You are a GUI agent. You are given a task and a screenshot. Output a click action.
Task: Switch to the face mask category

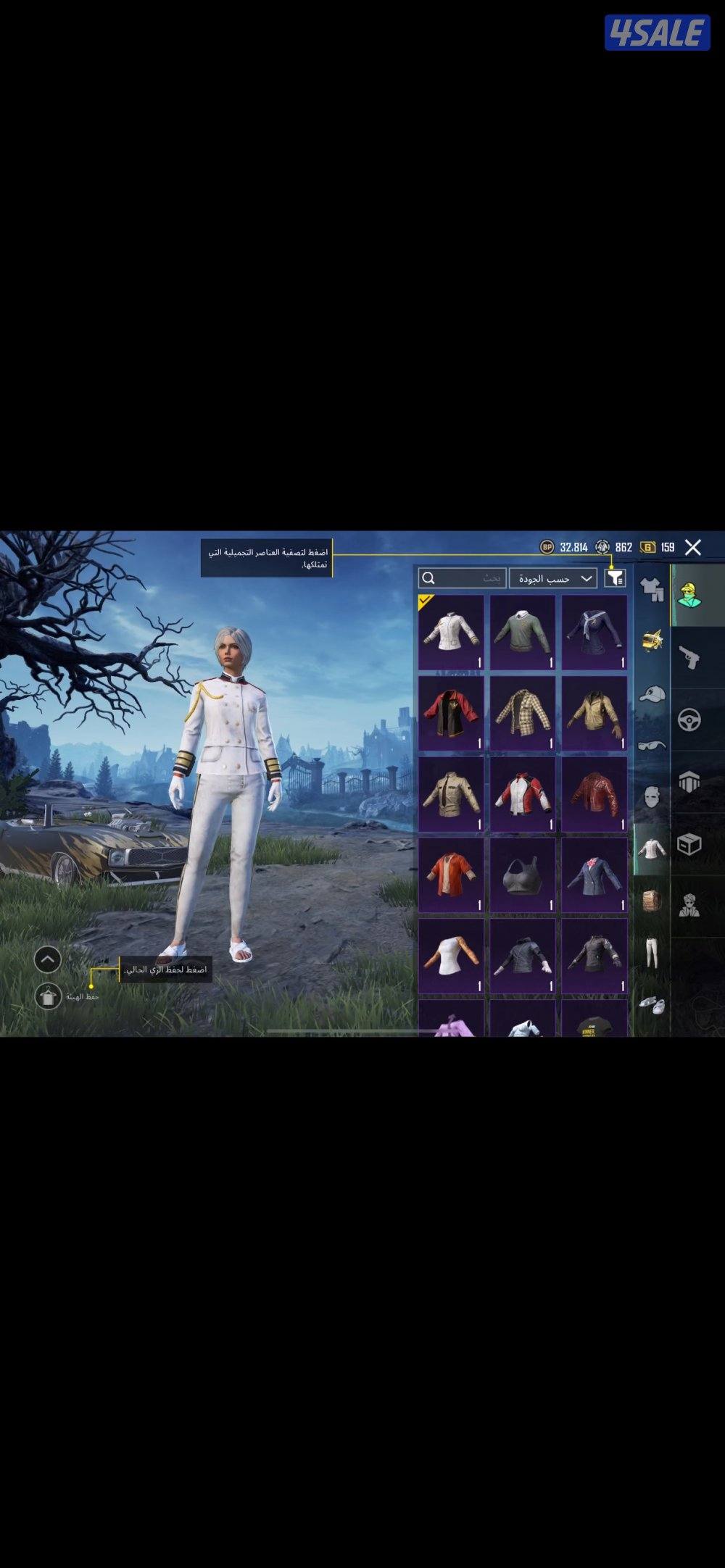coord(652,797)
